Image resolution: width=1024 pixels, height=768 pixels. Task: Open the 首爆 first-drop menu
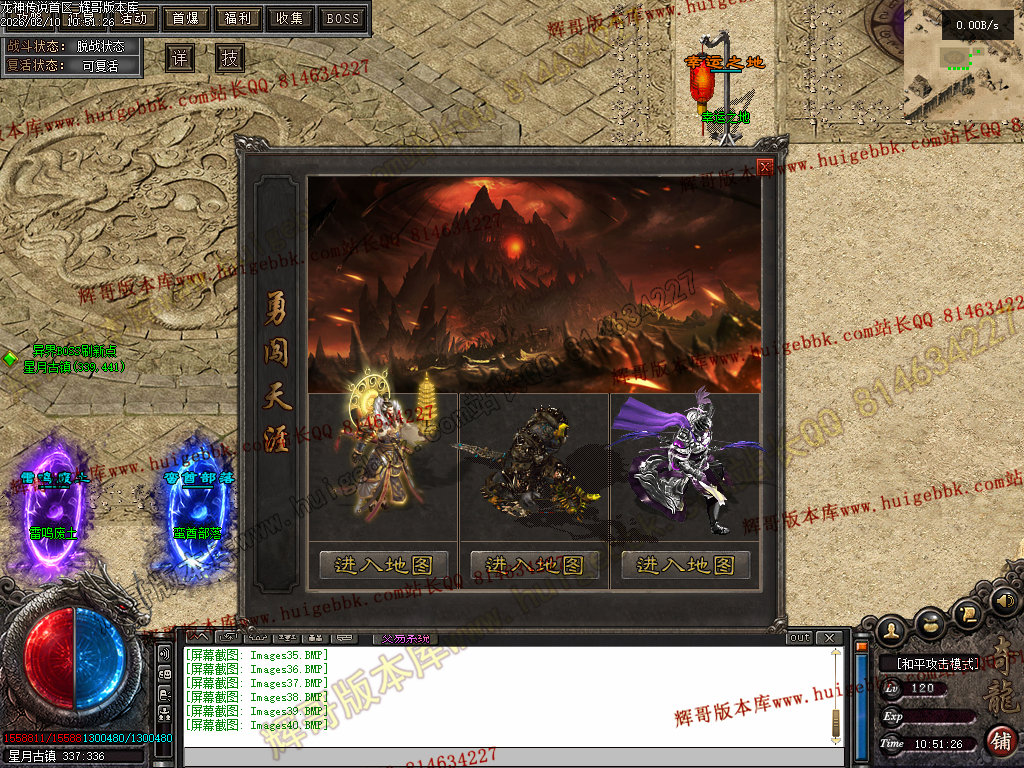[185, 18]
